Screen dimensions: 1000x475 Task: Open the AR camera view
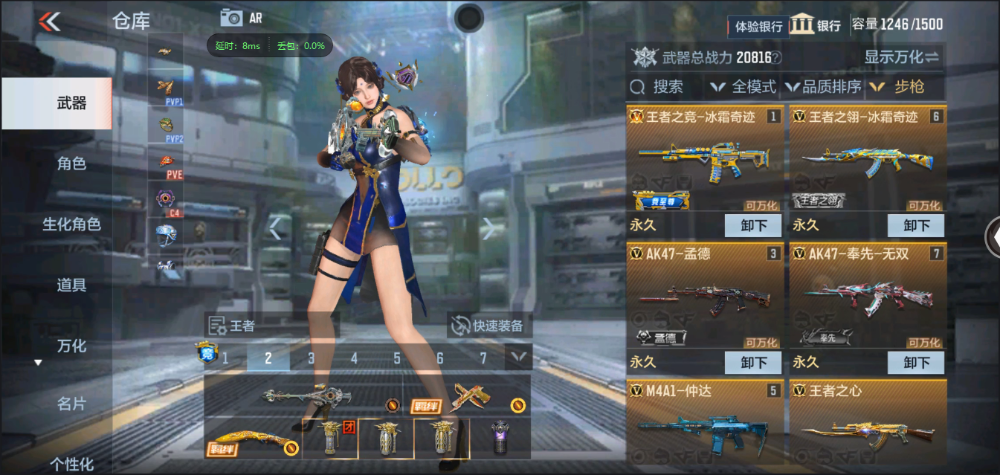point(246,17)
